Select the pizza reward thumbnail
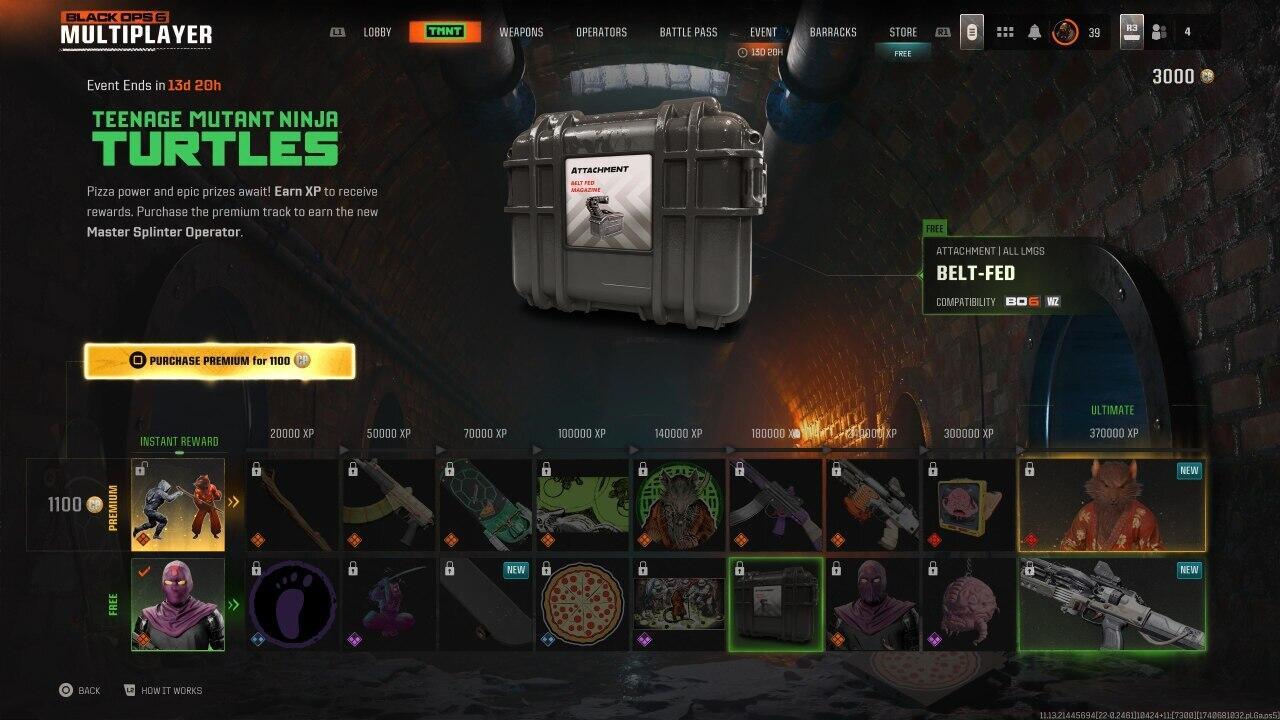 point(582,605)
